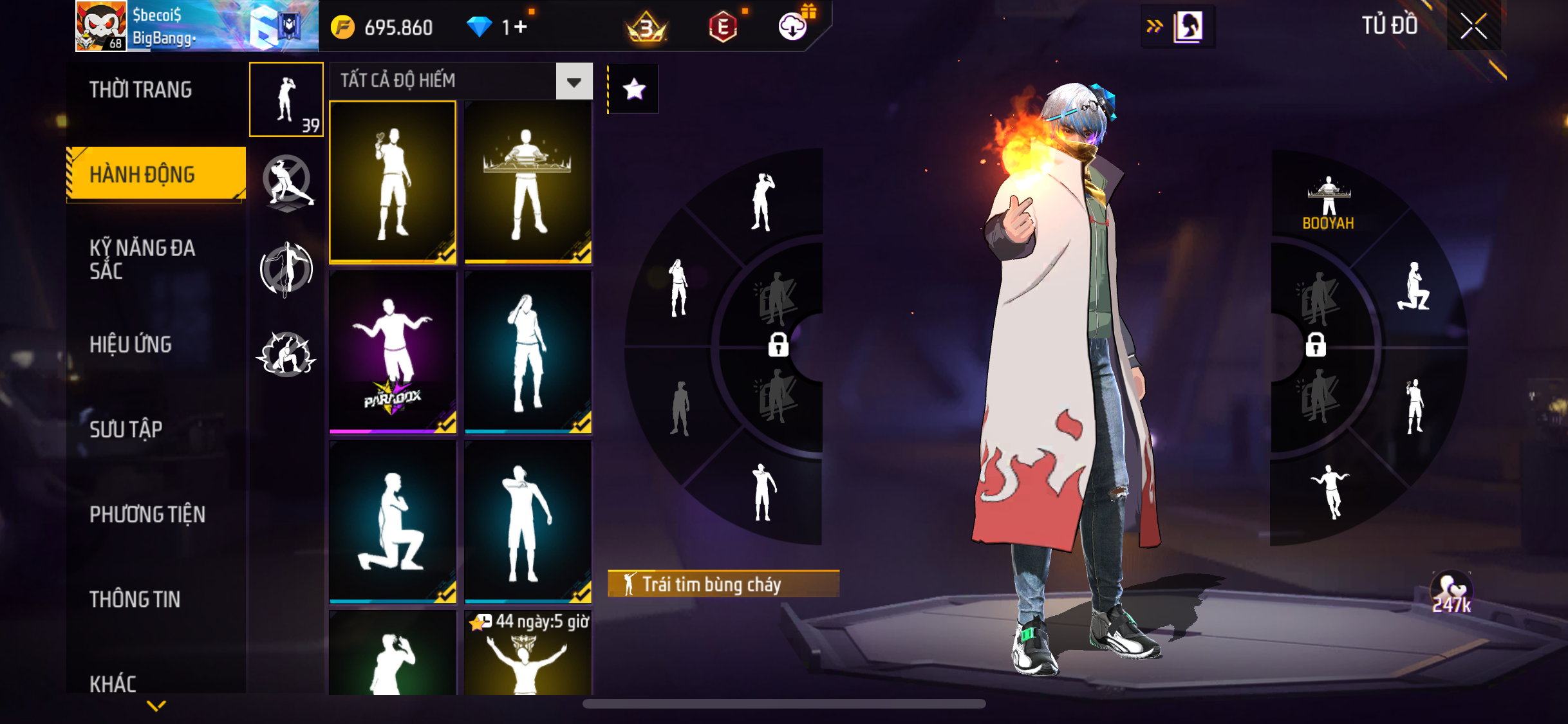Switch to the THỜI TRANG tab
1568x724 pixels.
click(x=140, y=90)
